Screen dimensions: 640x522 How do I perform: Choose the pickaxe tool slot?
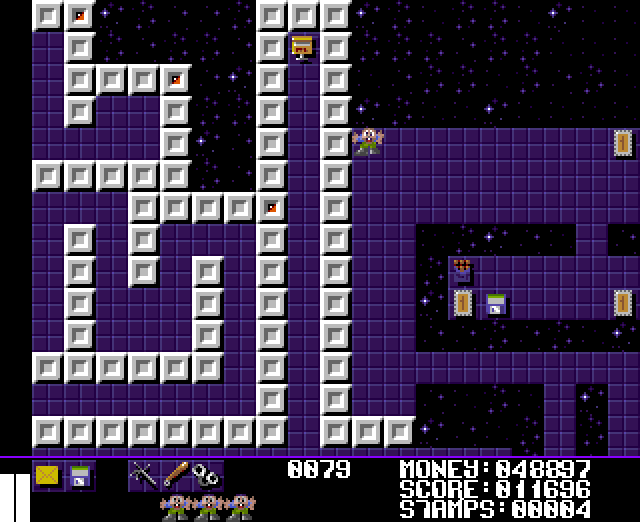[143, 474]
